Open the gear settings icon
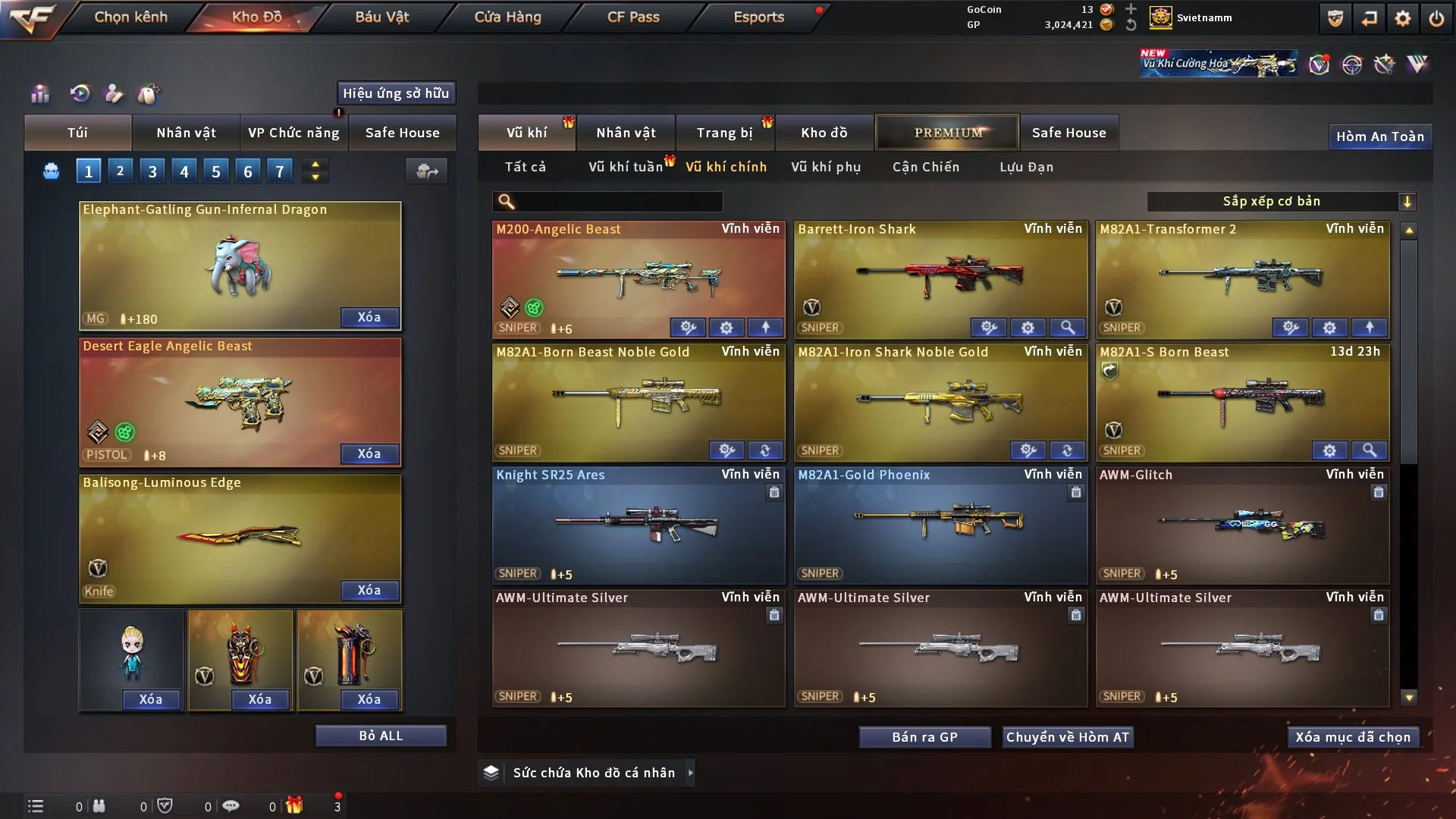1456x819 pixels. pos(1402,18)
